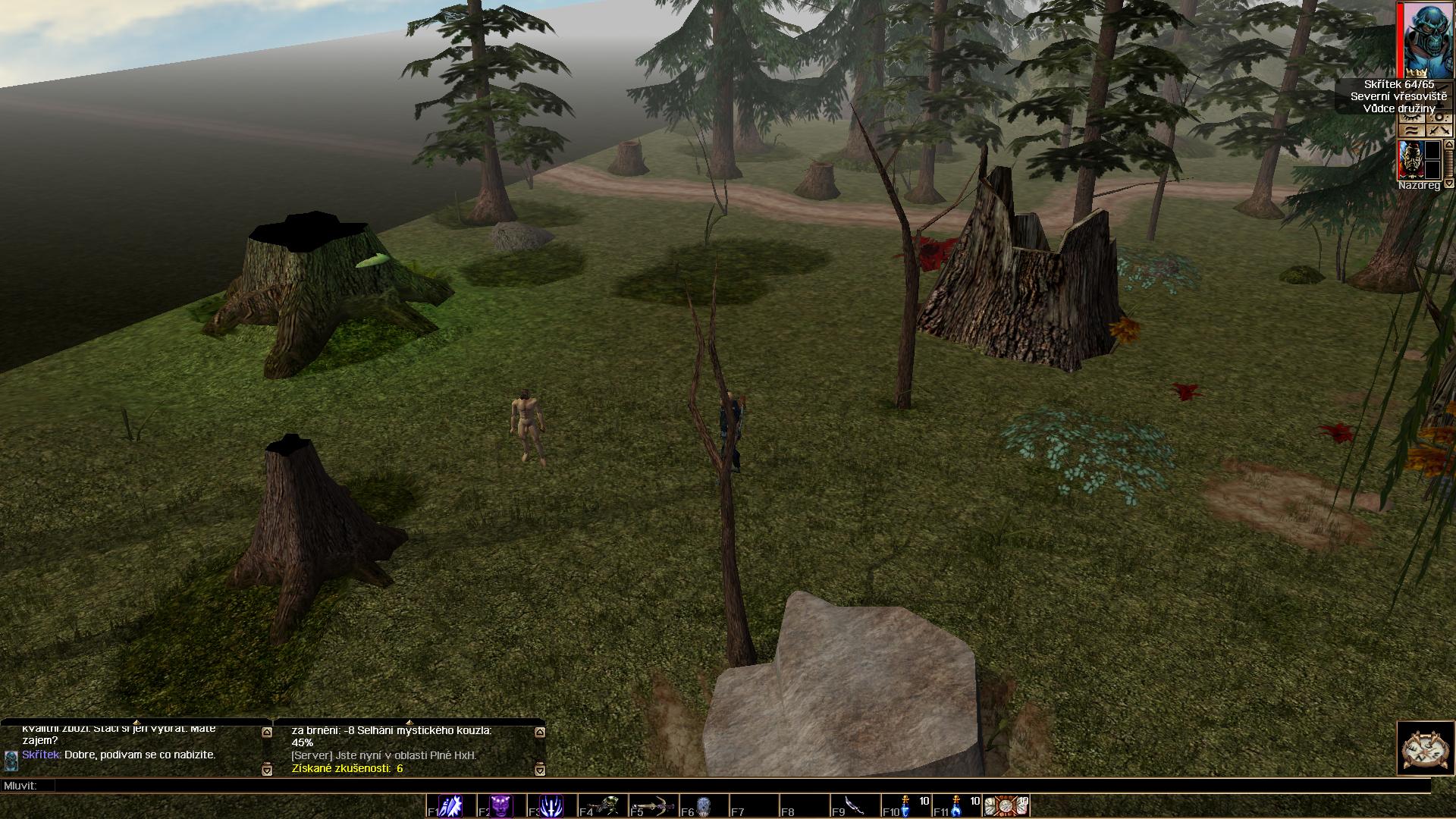Click the combat log's down arrow

tap(539, 770)
